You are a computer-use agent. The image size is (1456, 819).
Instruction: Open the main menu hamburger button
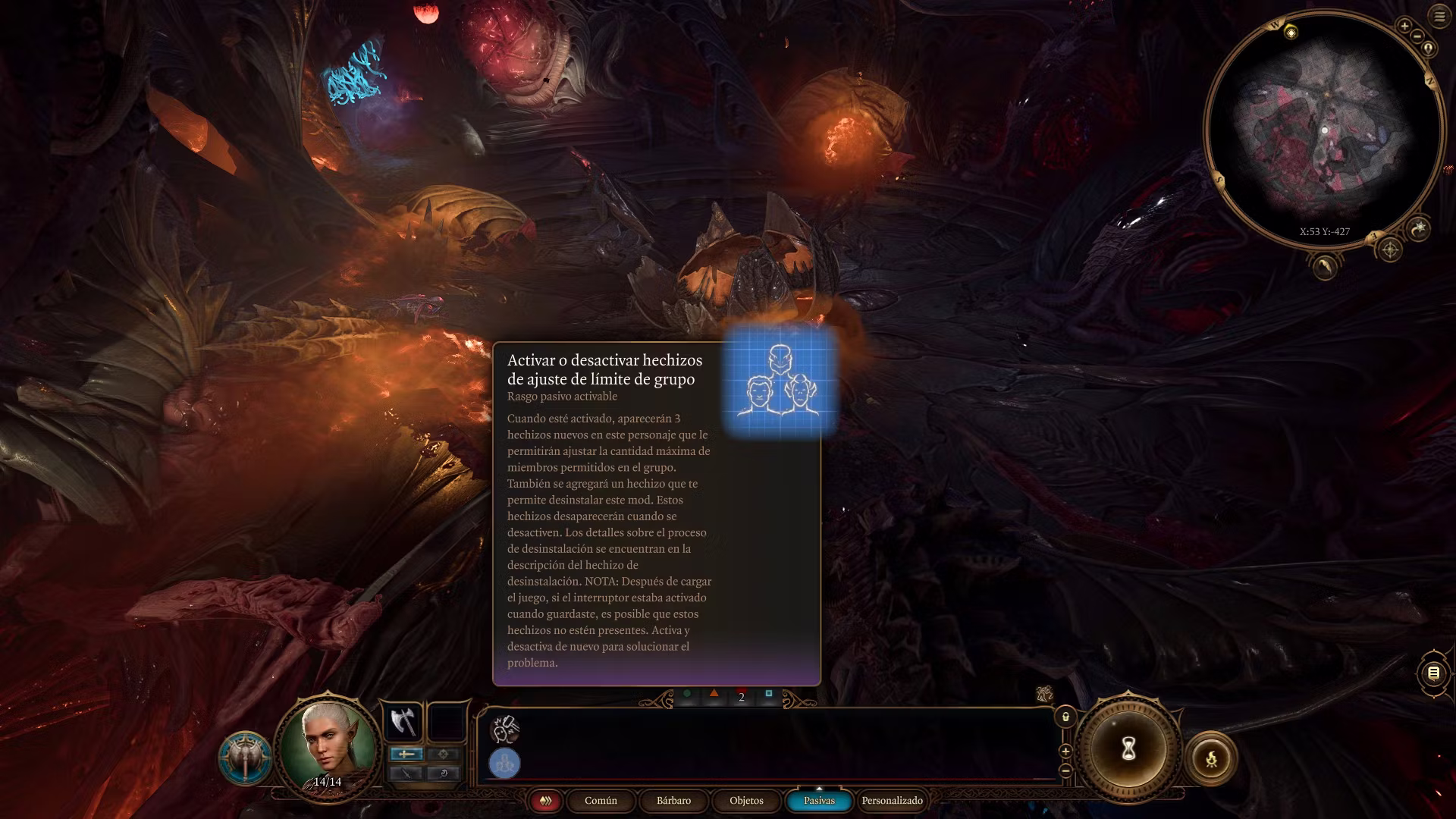1439,16
